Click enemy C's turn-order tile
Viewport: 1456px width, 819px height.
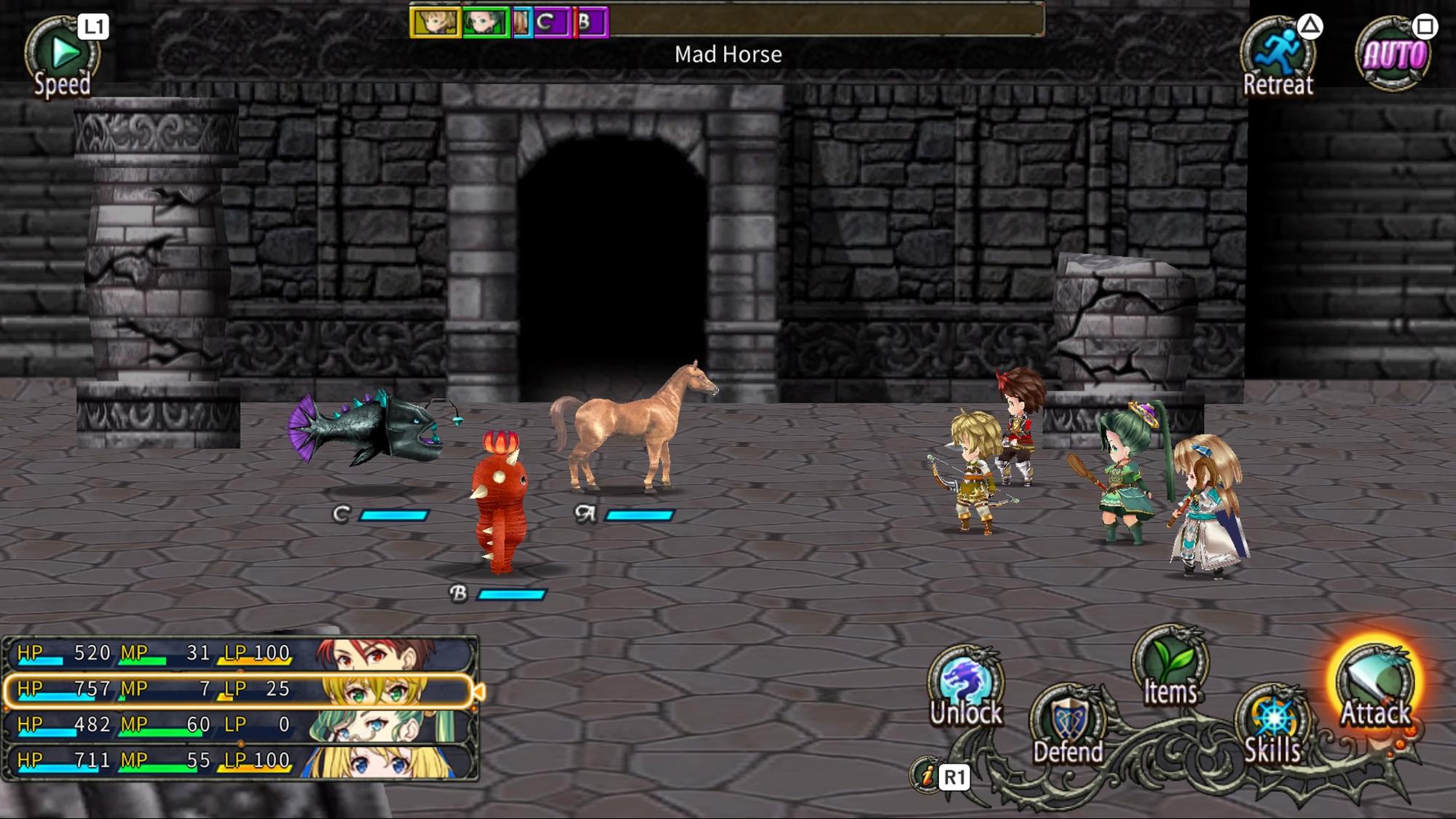(551, 23)
